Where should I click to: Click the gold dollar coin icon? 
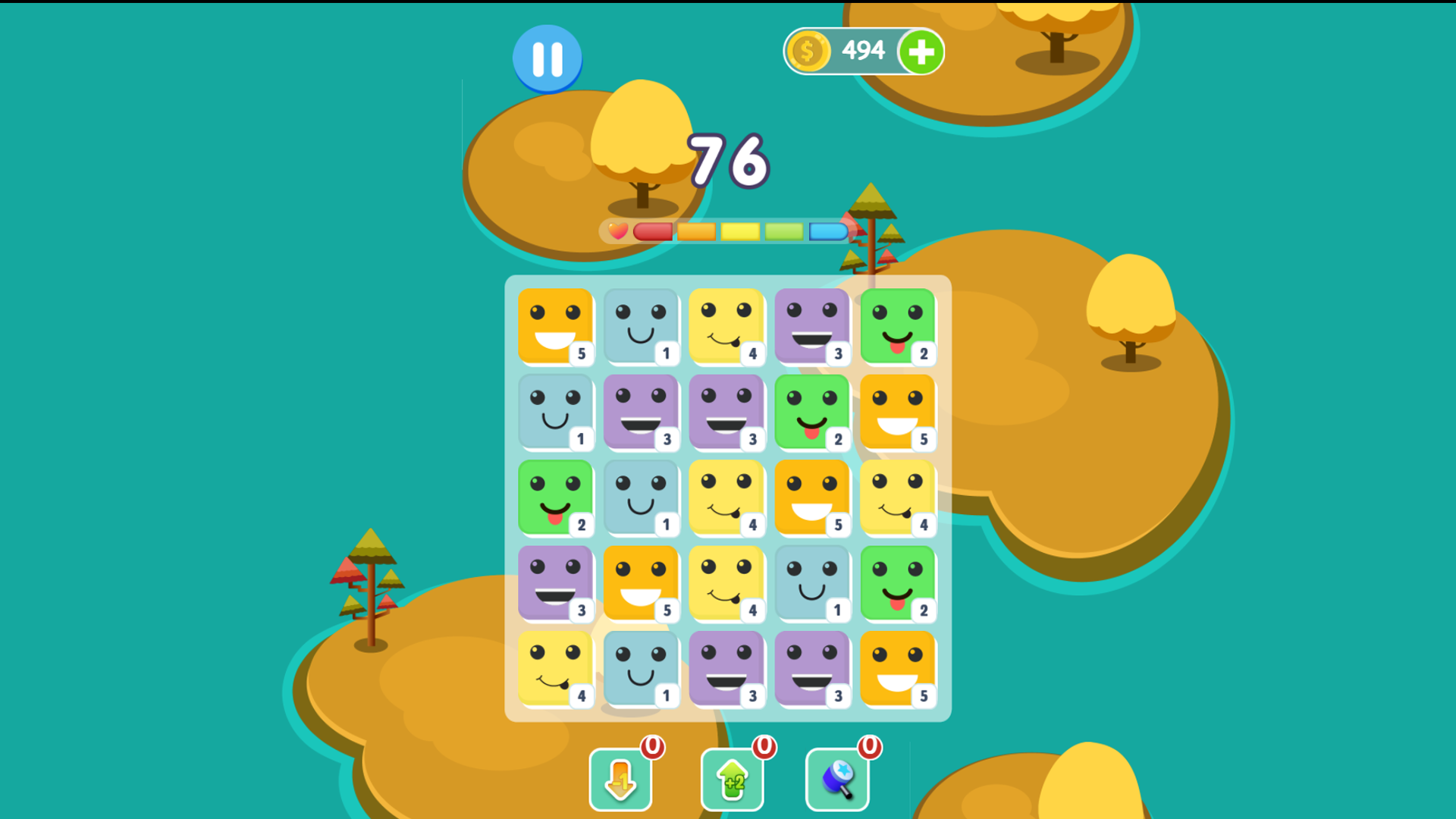point(808,51)
